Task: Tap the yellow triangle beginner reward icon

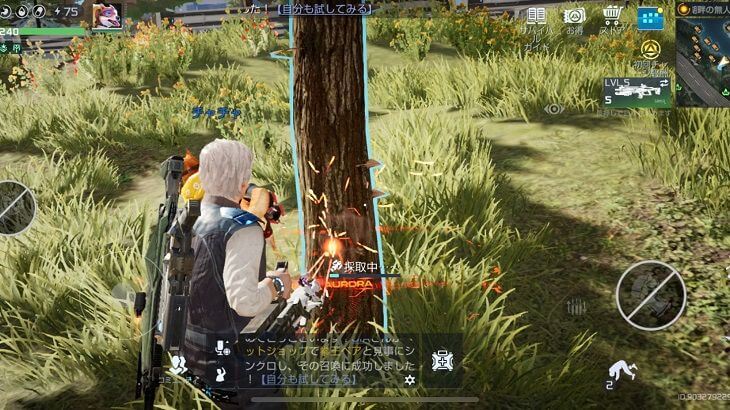Action: coord(650,50)
